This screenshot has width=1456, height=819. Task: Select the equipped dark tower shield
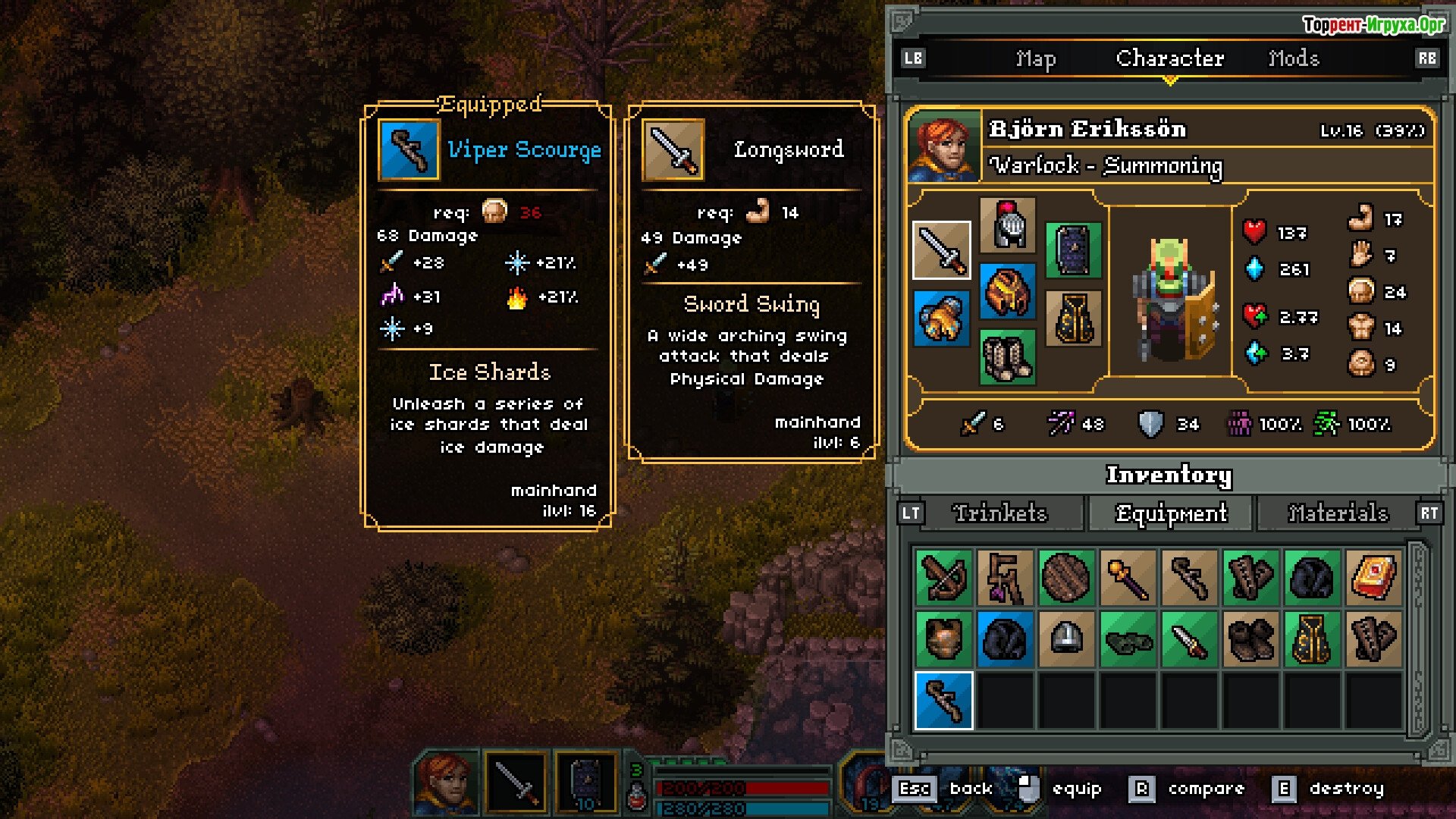tap(1073, 251)
